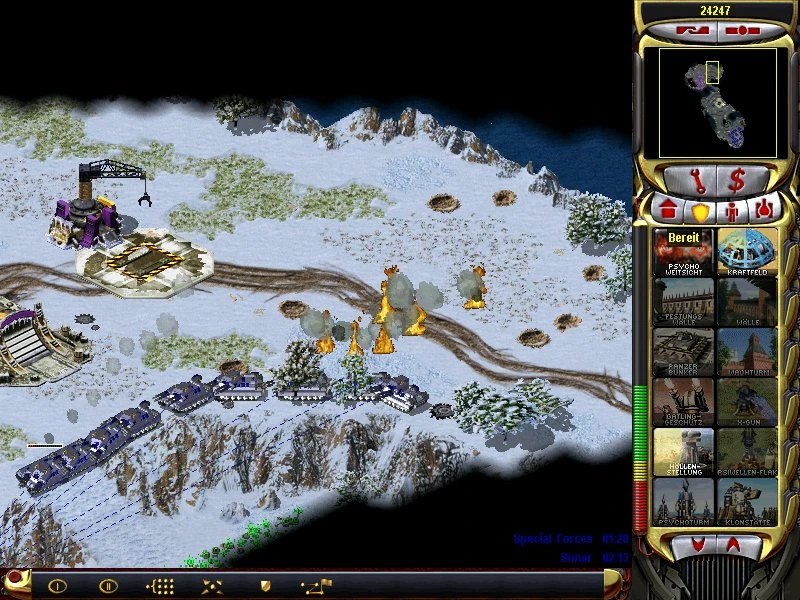Image resolution: width=800 pixels, height=600 pixels.
Task: Build the Klonstätte structure
Action: [747, 502]
